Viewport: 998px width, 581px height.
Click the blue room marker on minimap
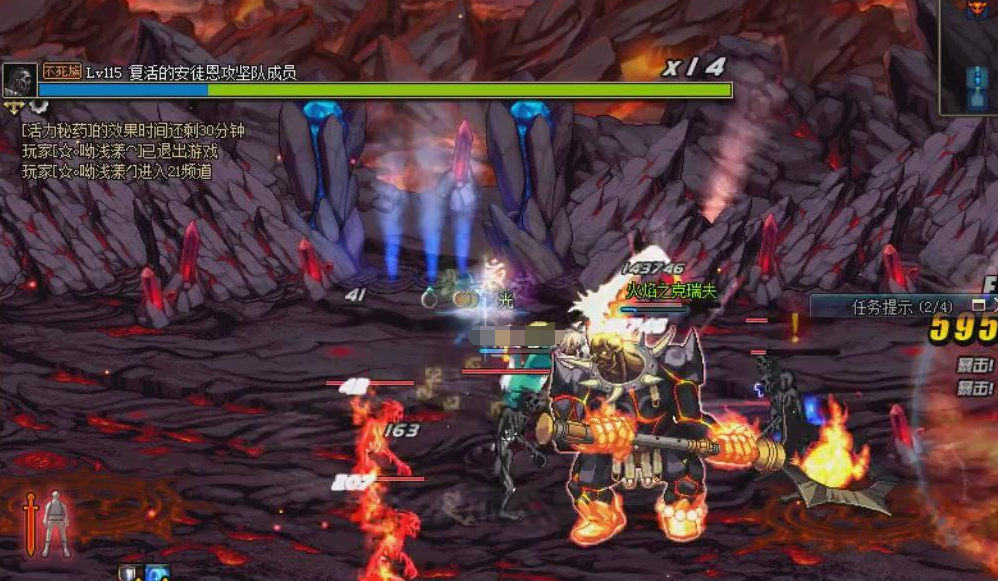point(978,86)
